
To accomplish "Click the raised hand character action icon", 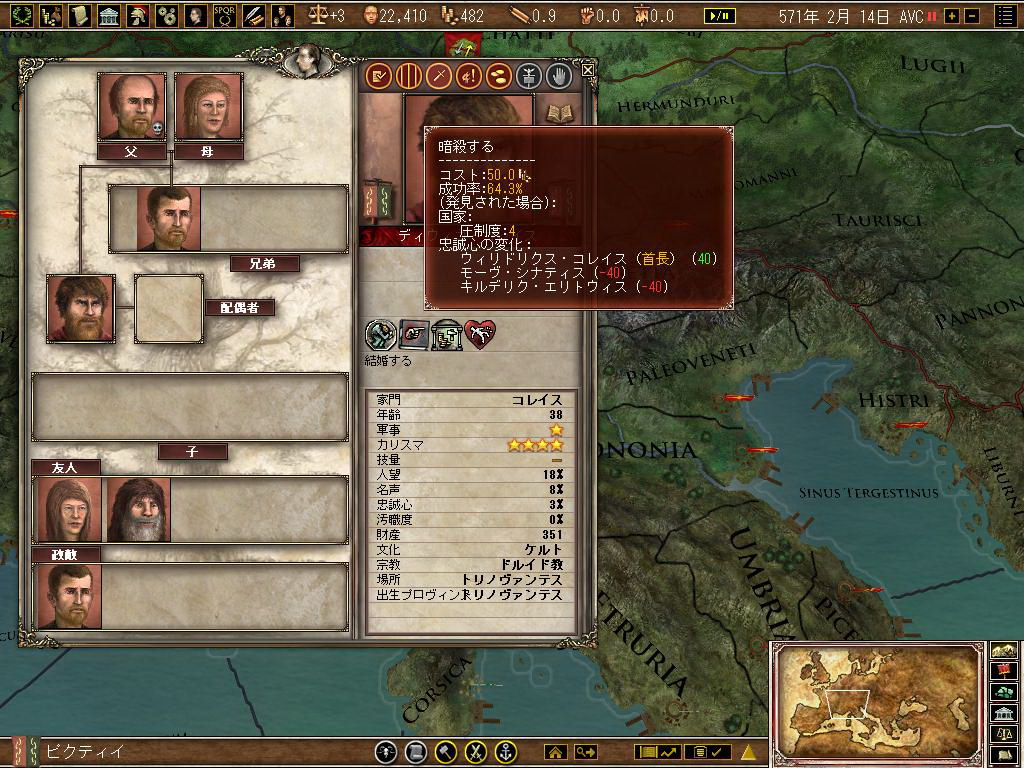I will pyautogui.click(x=558, y=75).
